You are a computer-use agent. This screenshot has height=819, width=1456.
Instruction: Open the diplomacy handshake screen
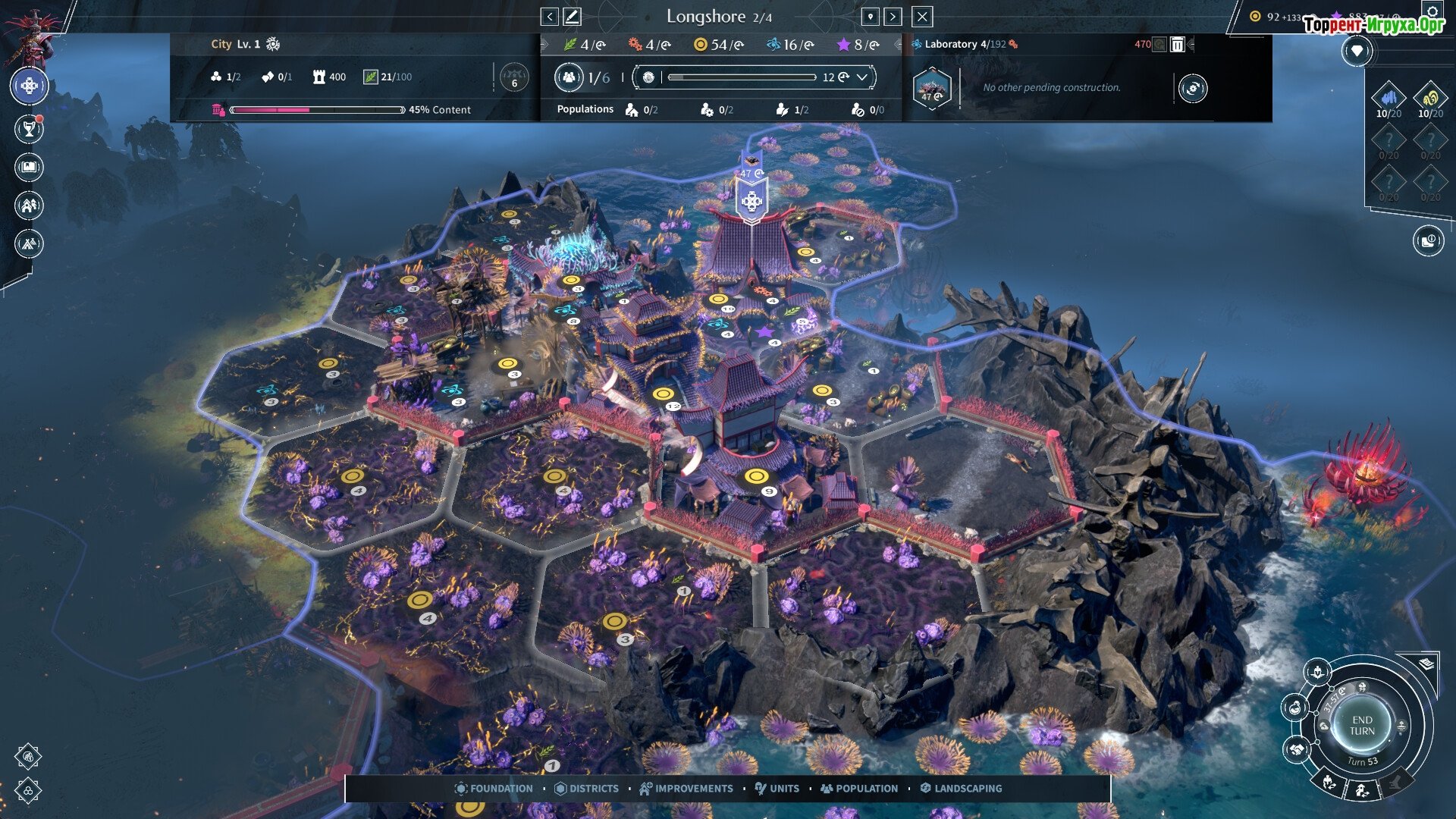coord(1296,750)
